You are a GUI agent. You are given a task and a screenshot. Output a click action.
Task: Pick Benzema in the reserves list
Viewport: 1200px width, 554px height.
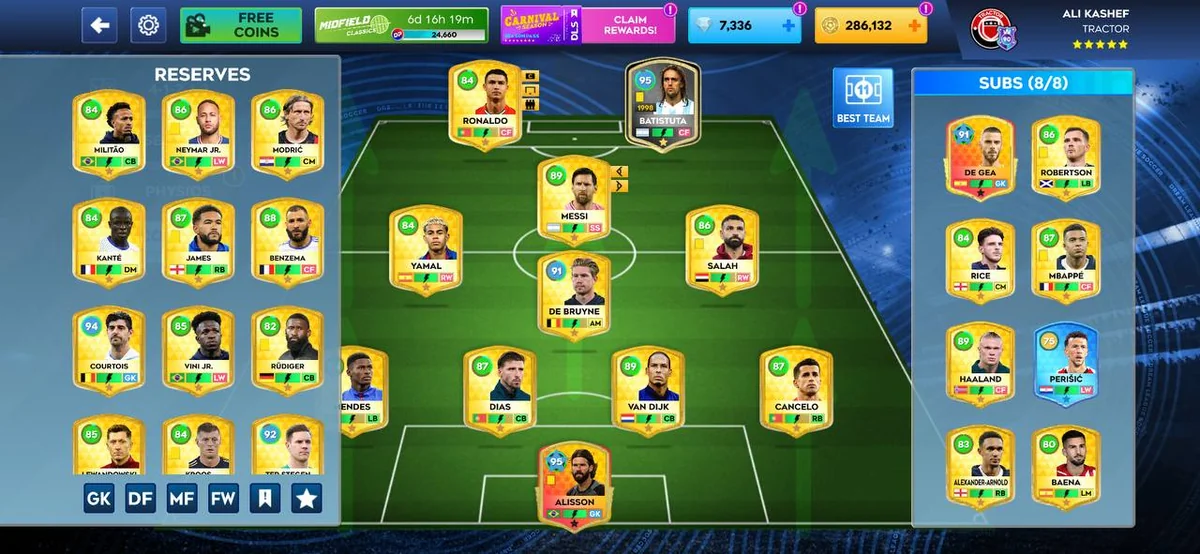[x=287, y=238]
